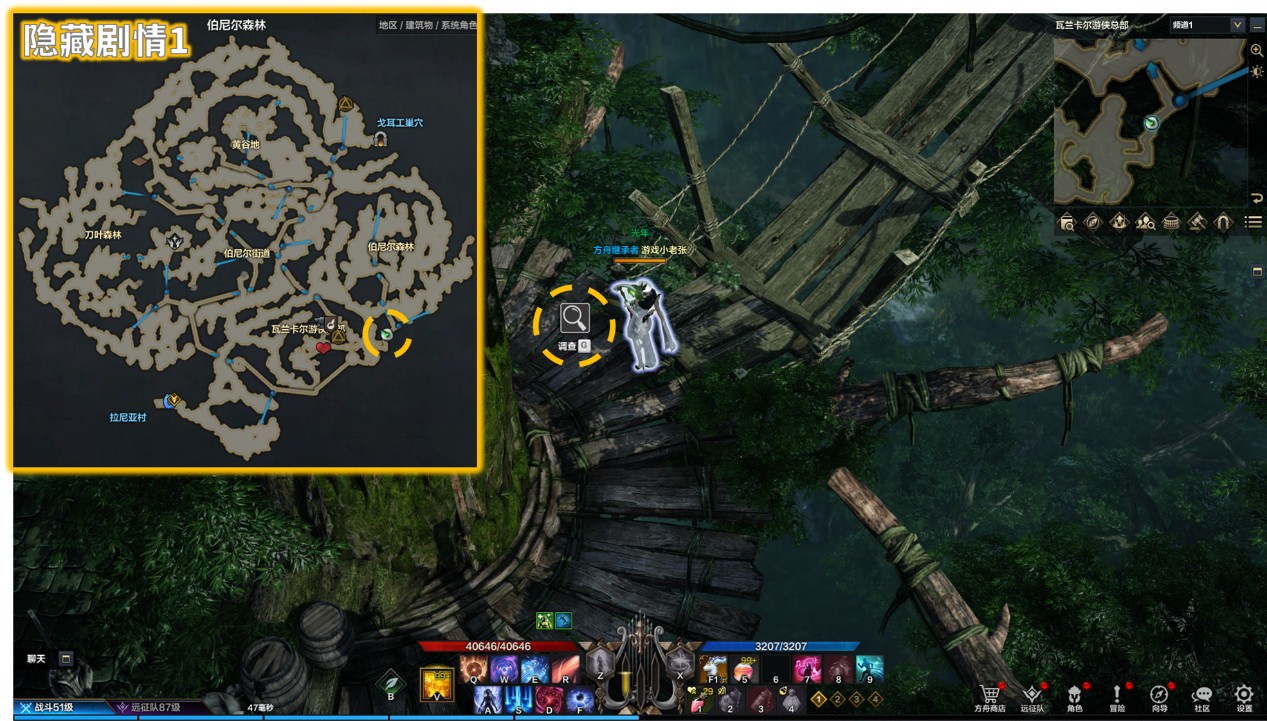1267x721 pixels.
Task: Use the mount item in slot F1
Action: click(713, 668)
